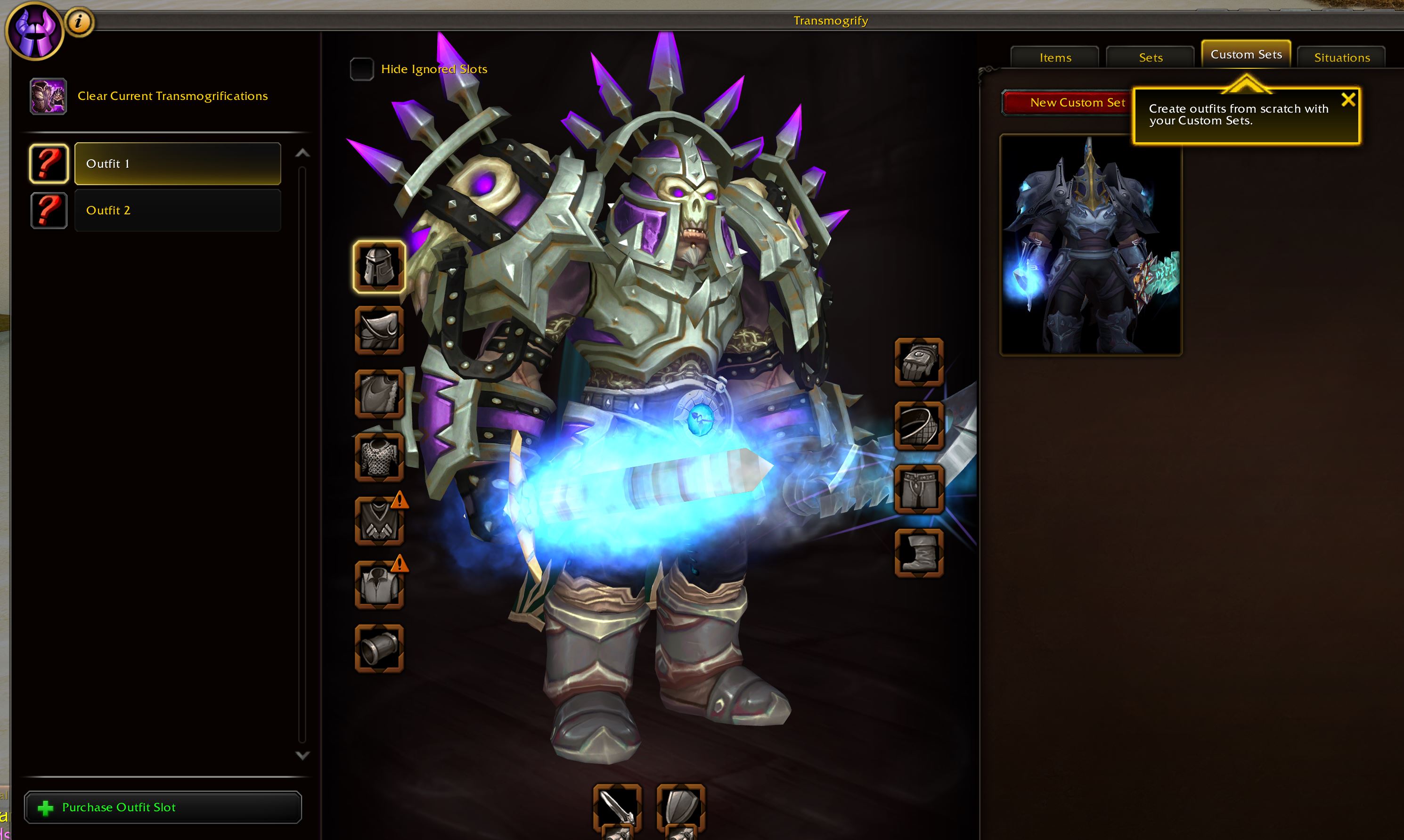Switch to the Items tab
Viewport: 1404px width, 840px height.
point(1055,57)
